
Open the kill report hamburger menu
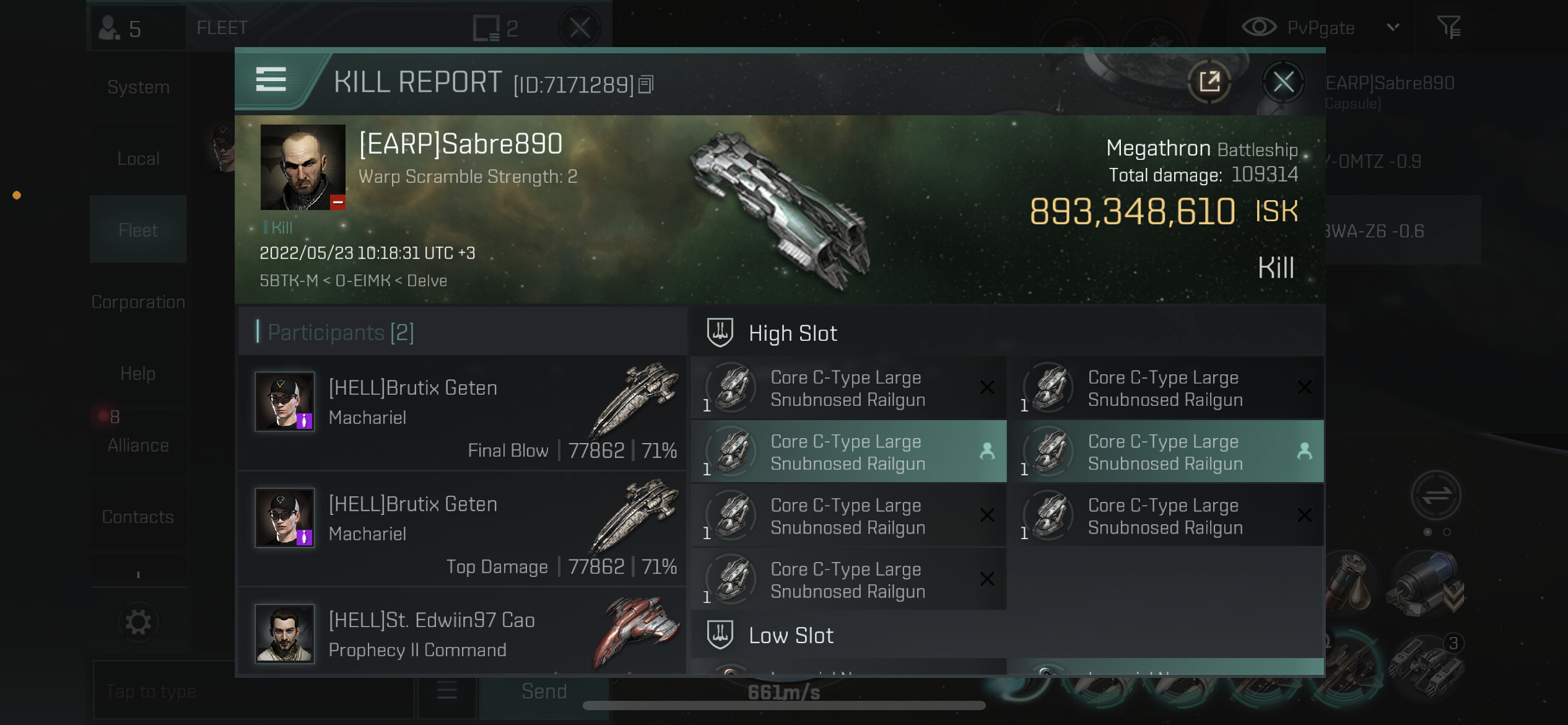(271, 80)
